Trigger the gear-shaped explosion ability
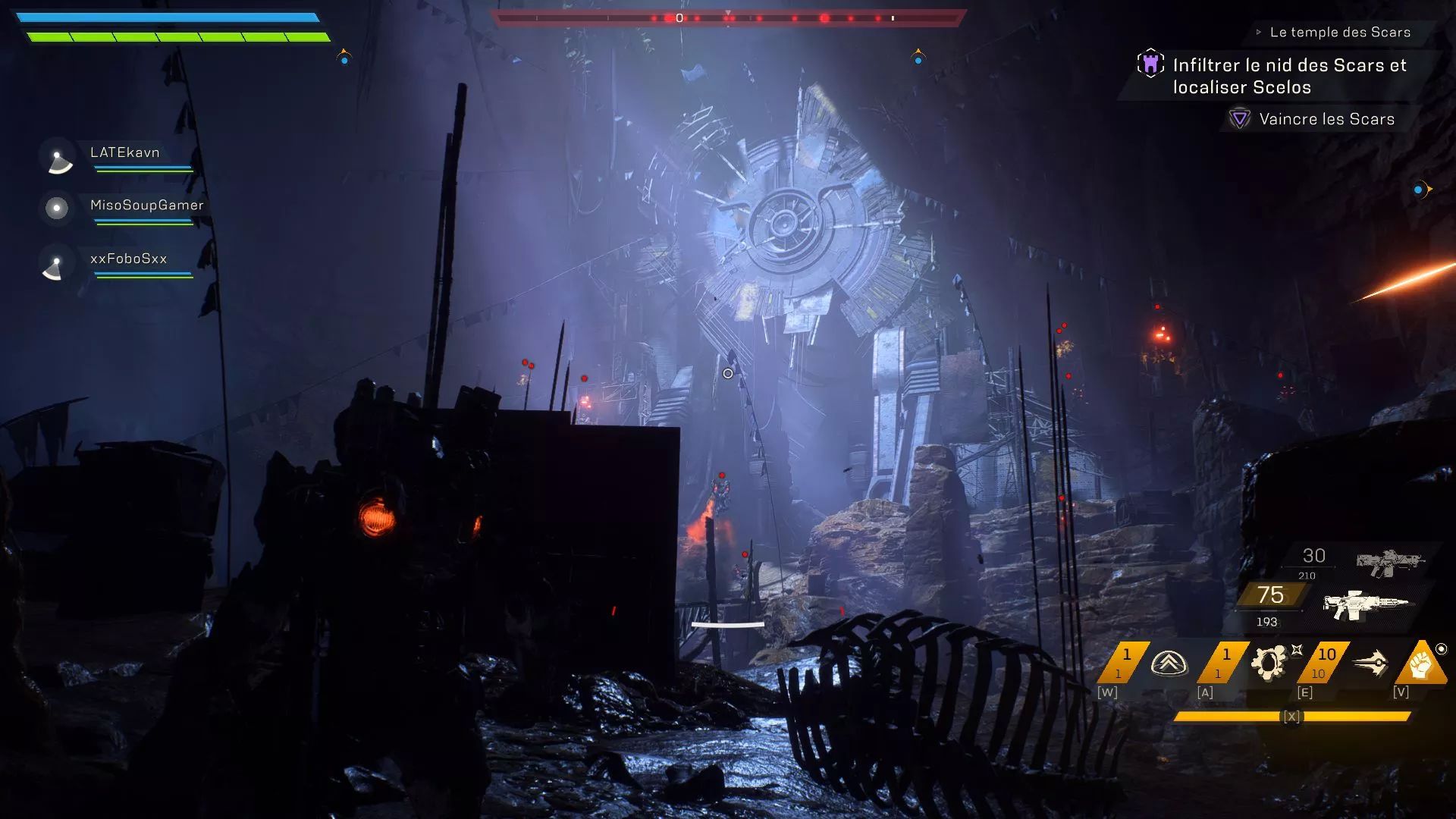 point(1269,664)
